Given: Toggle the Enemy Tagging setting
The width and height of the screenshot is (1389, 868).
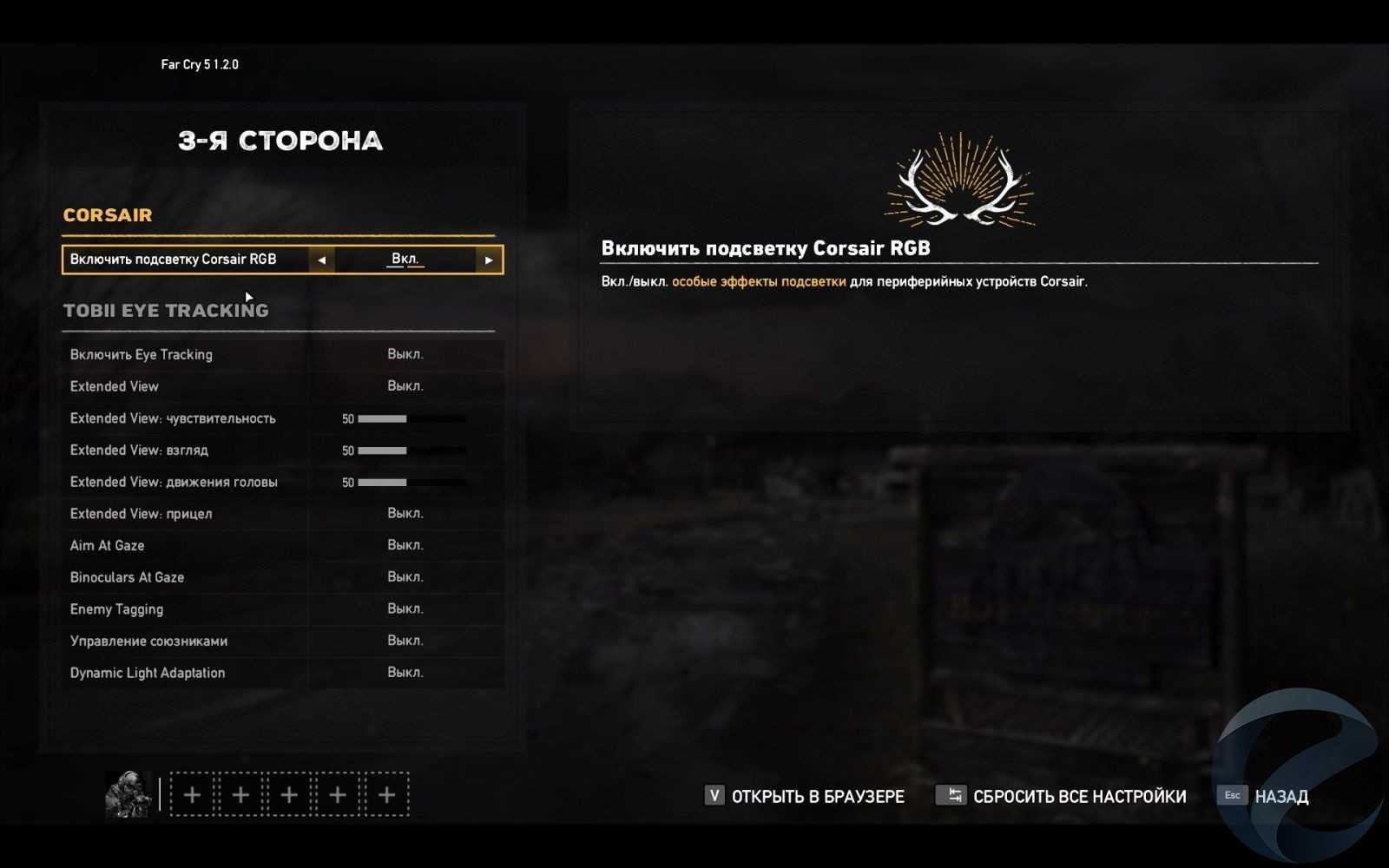Looking at the screenshot, I should [x=405, y=609].
